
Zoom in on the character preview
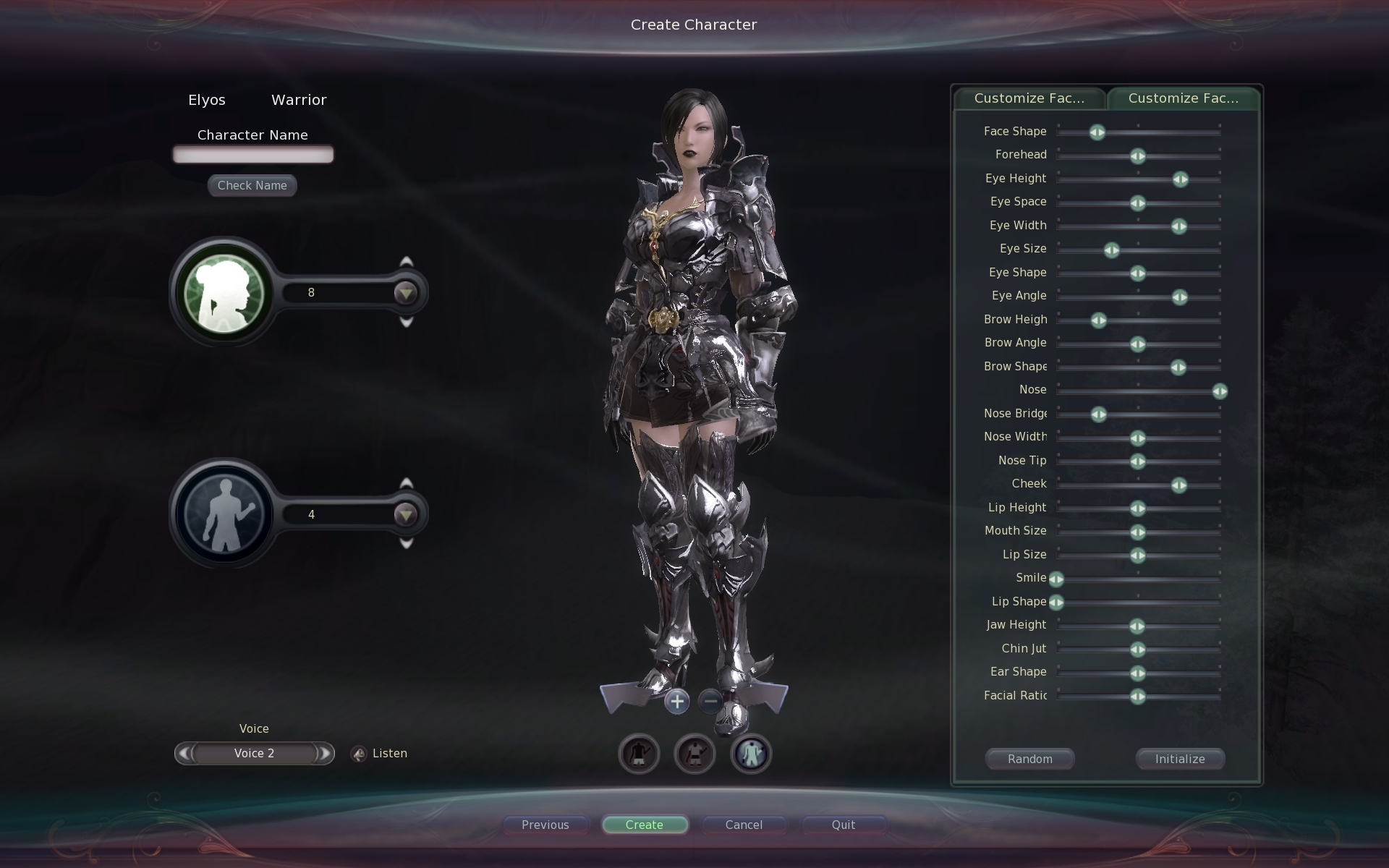(677, 701)
